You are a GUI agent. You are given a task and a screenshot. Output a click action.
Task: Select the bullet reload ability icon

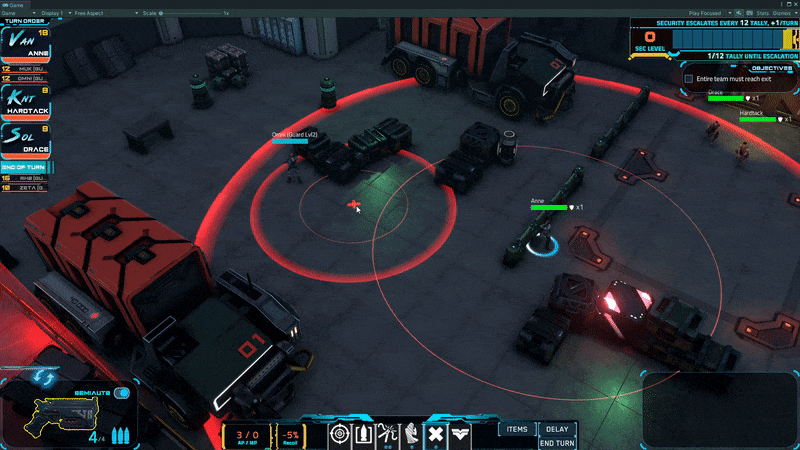point(364,434)
